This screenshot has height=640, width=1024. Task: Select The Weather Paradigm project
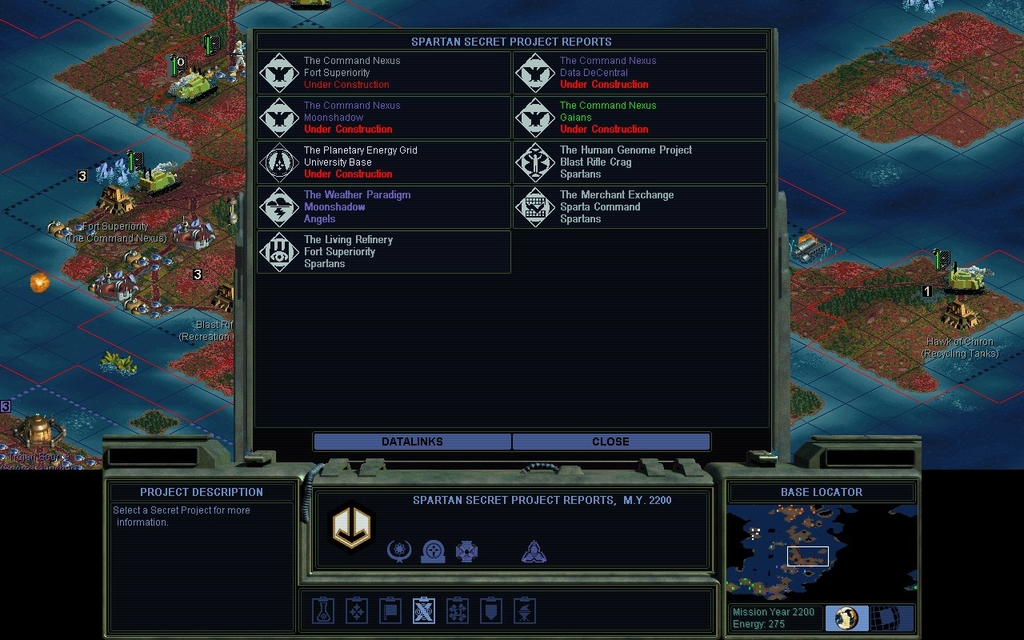pos(384,207)
